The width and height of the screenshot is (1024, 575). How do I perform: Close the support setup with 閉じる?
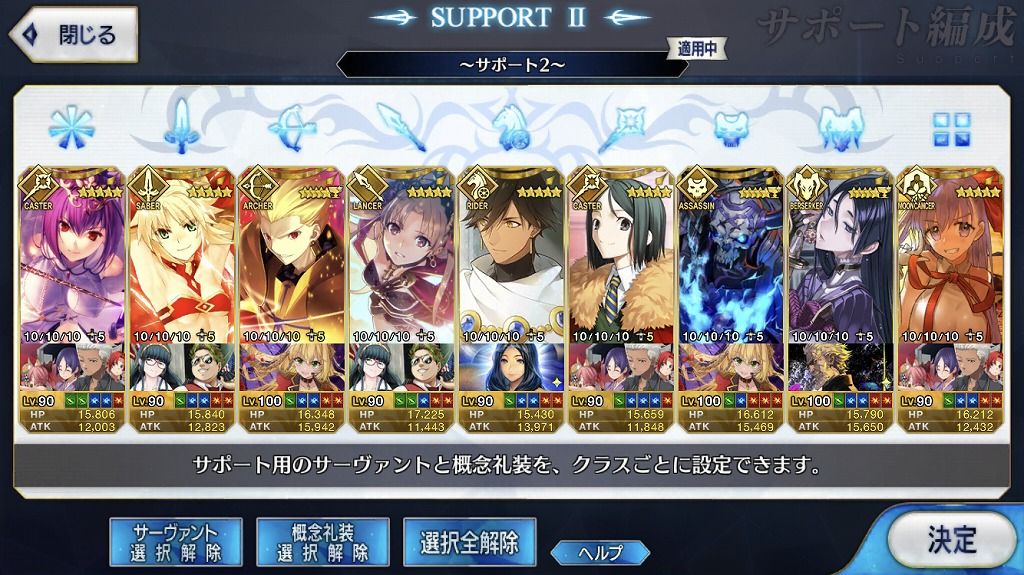coord(72,35)
